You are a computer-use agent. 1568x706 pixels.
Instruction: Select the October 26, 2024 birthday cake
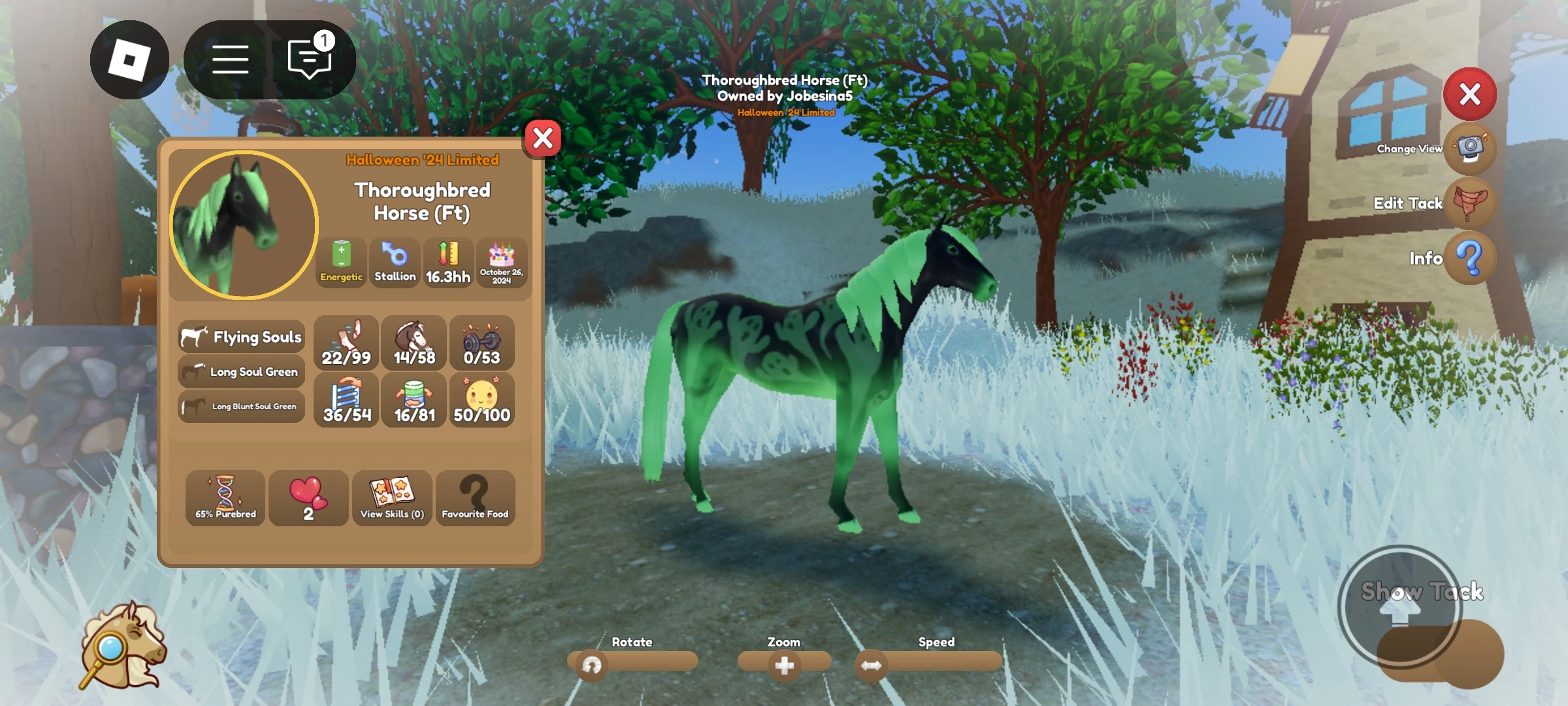[x=501, y=261]
